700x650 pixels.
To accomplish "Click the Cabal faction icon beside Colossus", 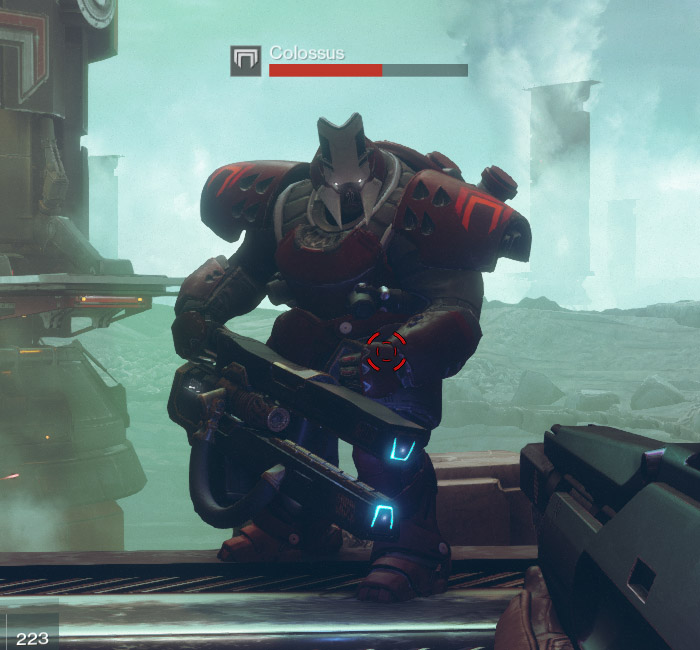I will pos(245,61).
